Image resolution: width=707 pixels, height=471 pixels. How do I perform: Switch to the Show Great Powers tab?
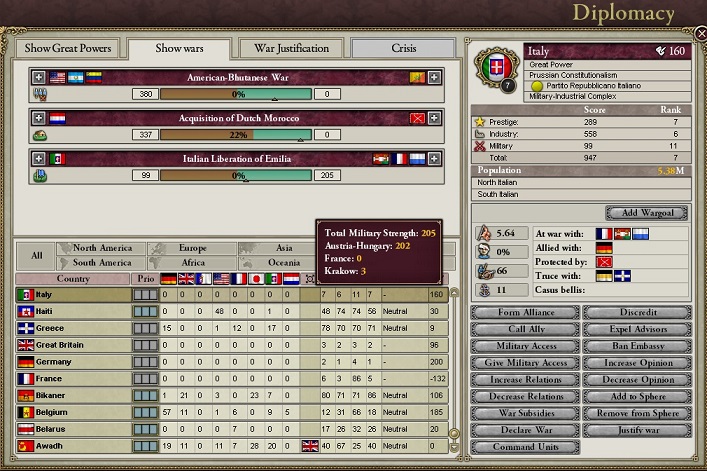click(x=68, y=48)
